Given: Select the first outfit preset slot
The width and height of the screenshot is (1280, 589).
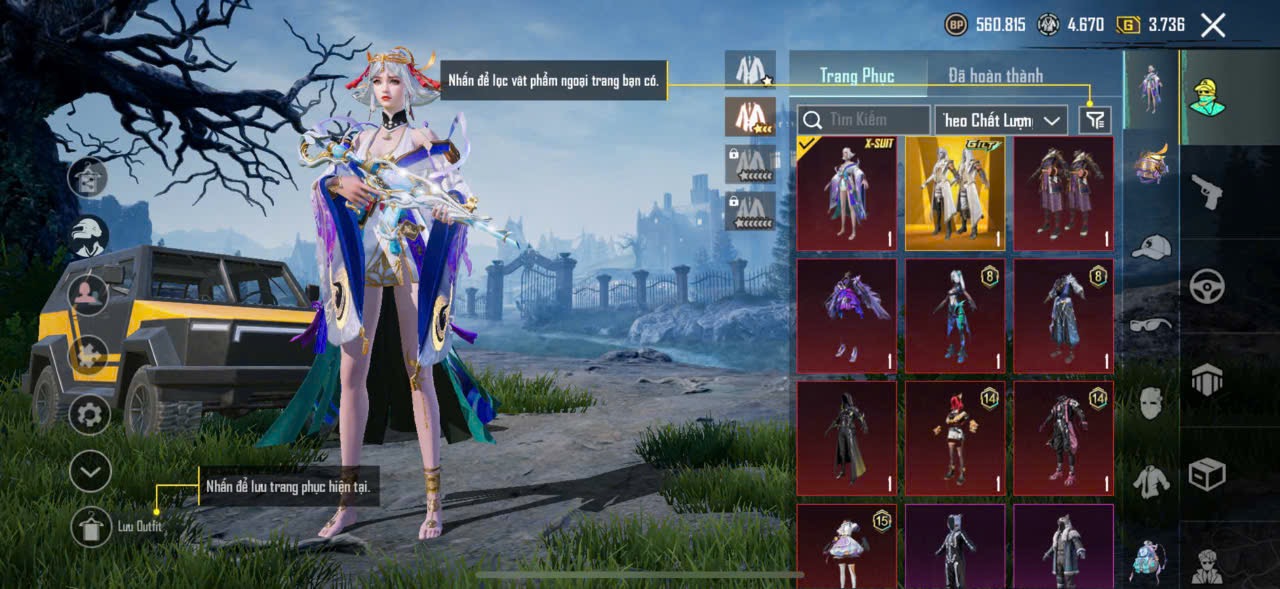Looking at the screenshot, I should [750, 69].
